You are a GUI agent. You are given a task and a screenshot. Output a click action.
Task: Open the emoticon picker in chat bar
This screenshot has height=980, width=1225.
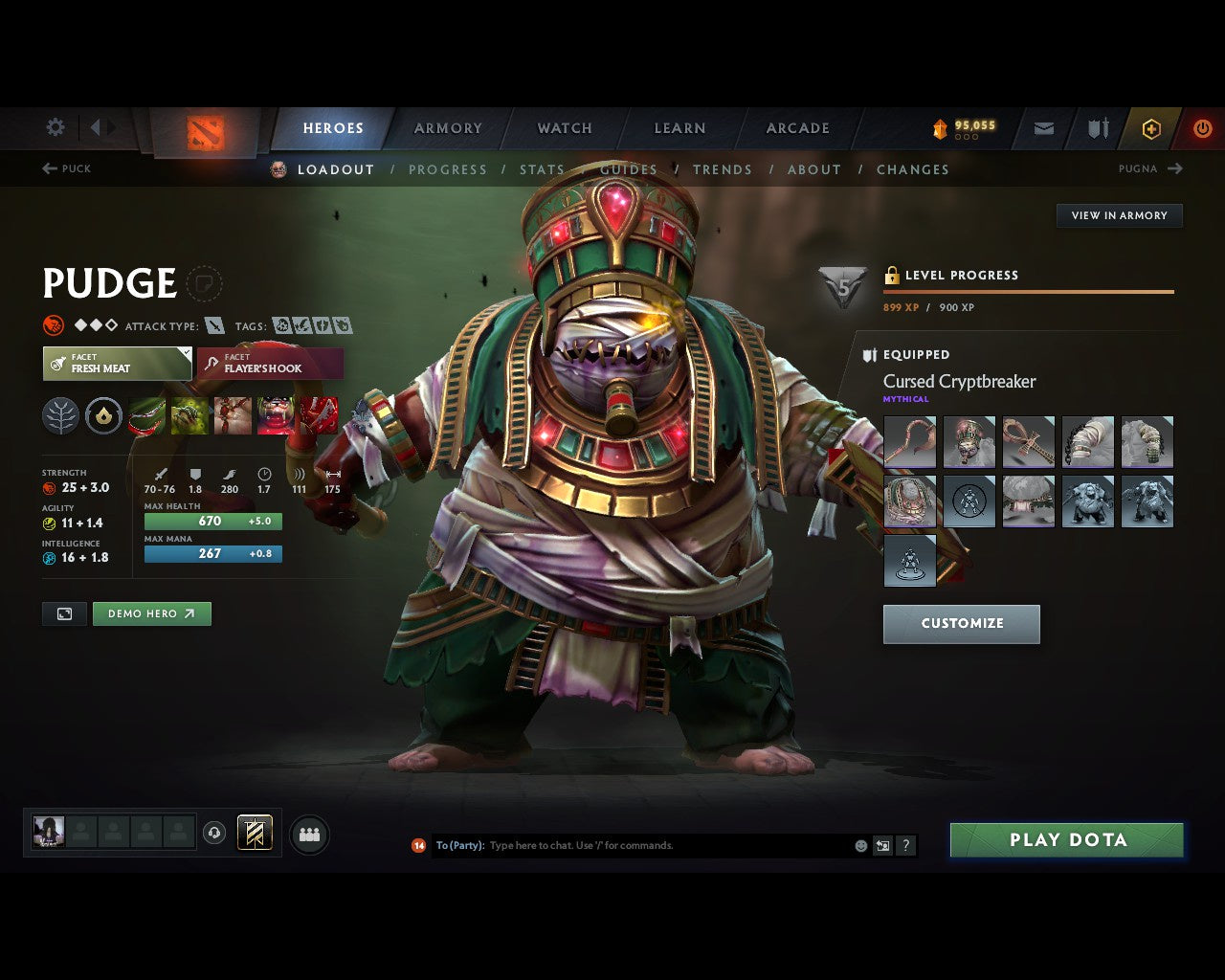point(860,845)
